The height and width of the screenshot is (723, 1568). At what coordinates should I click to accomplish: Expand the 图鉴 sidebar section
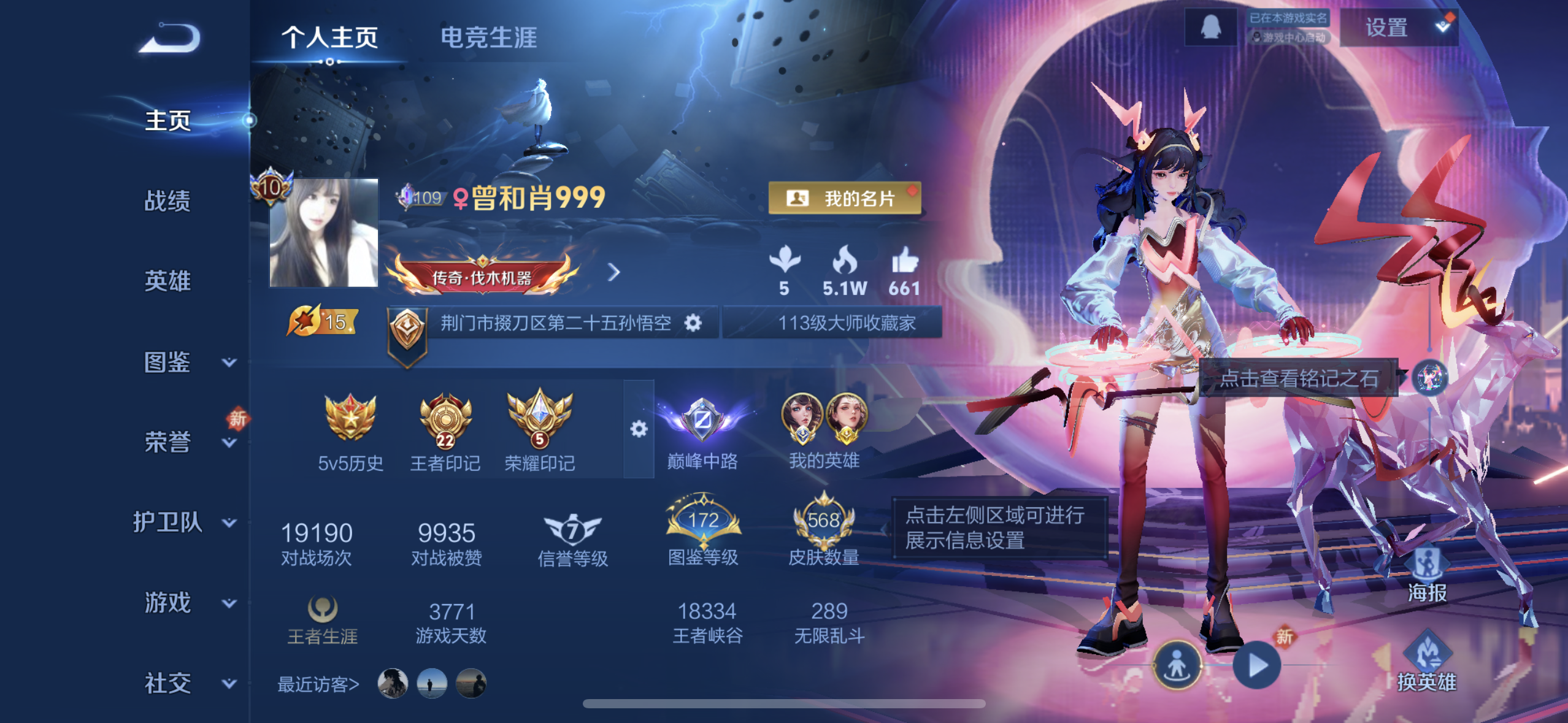[x=167, y=363]
